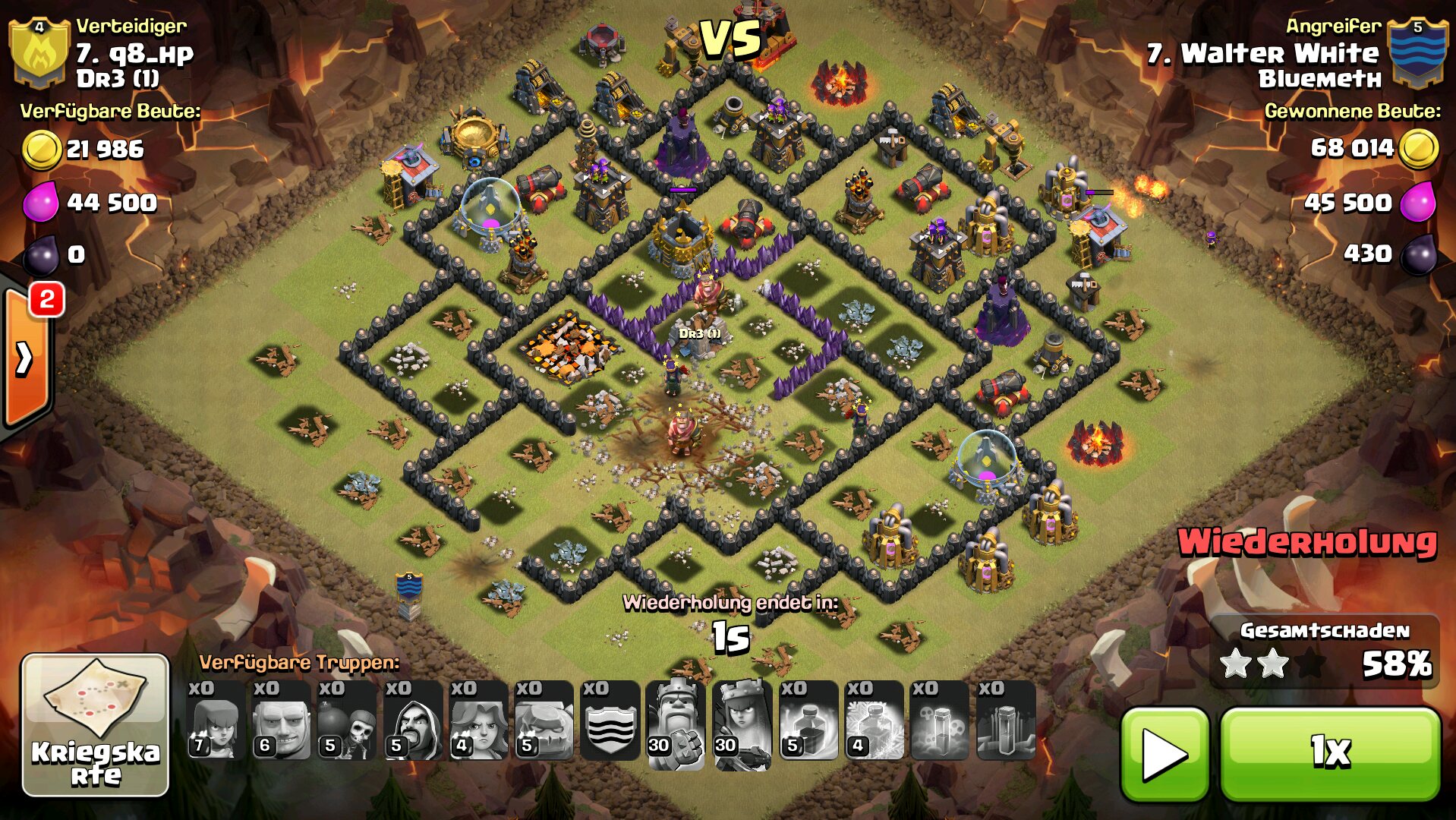Select the level 5 spell beside Freeze

(808, 721)
